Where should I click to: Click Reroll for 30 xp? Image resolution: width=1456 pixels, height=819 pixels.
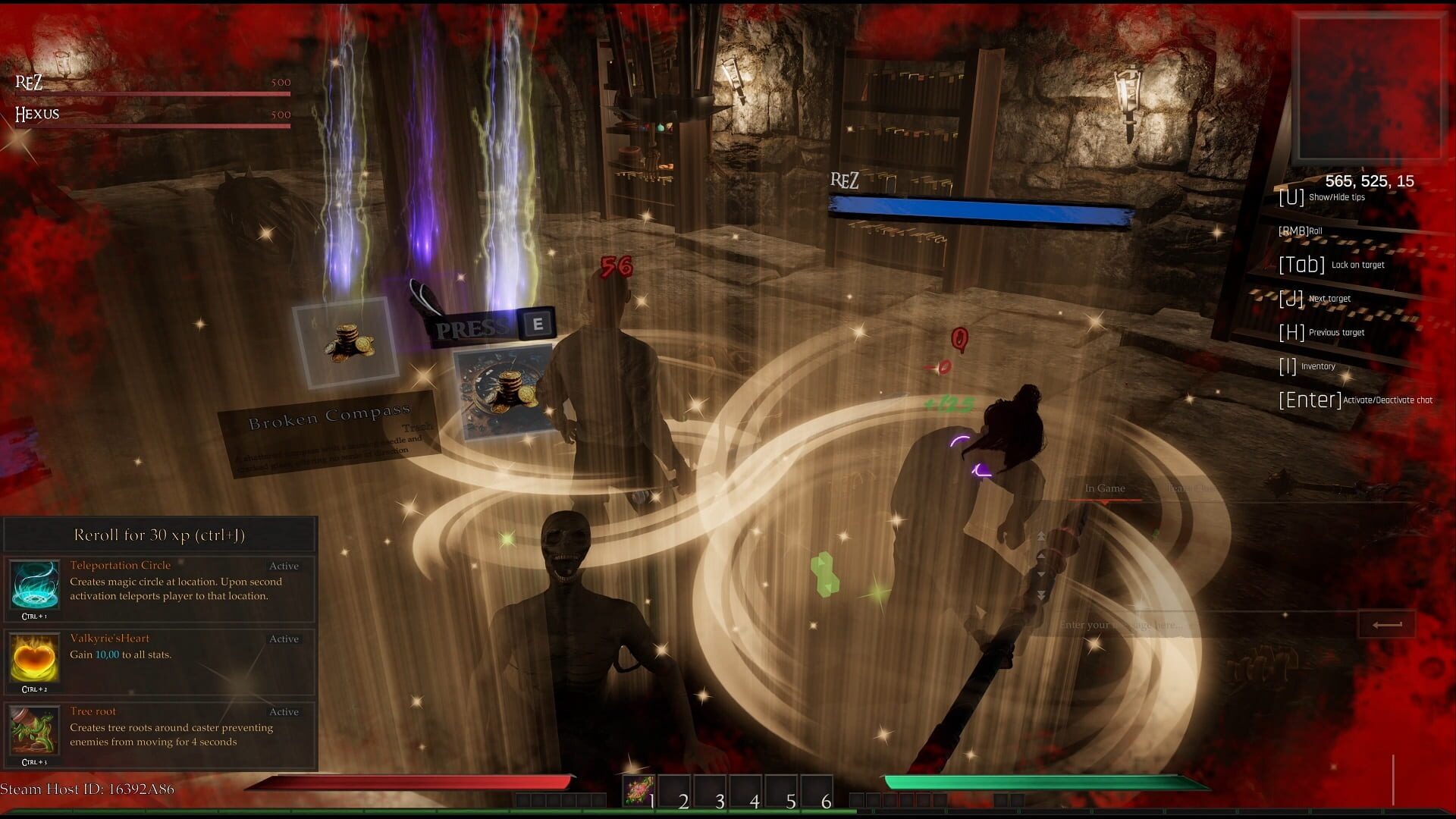click(160, 535)
